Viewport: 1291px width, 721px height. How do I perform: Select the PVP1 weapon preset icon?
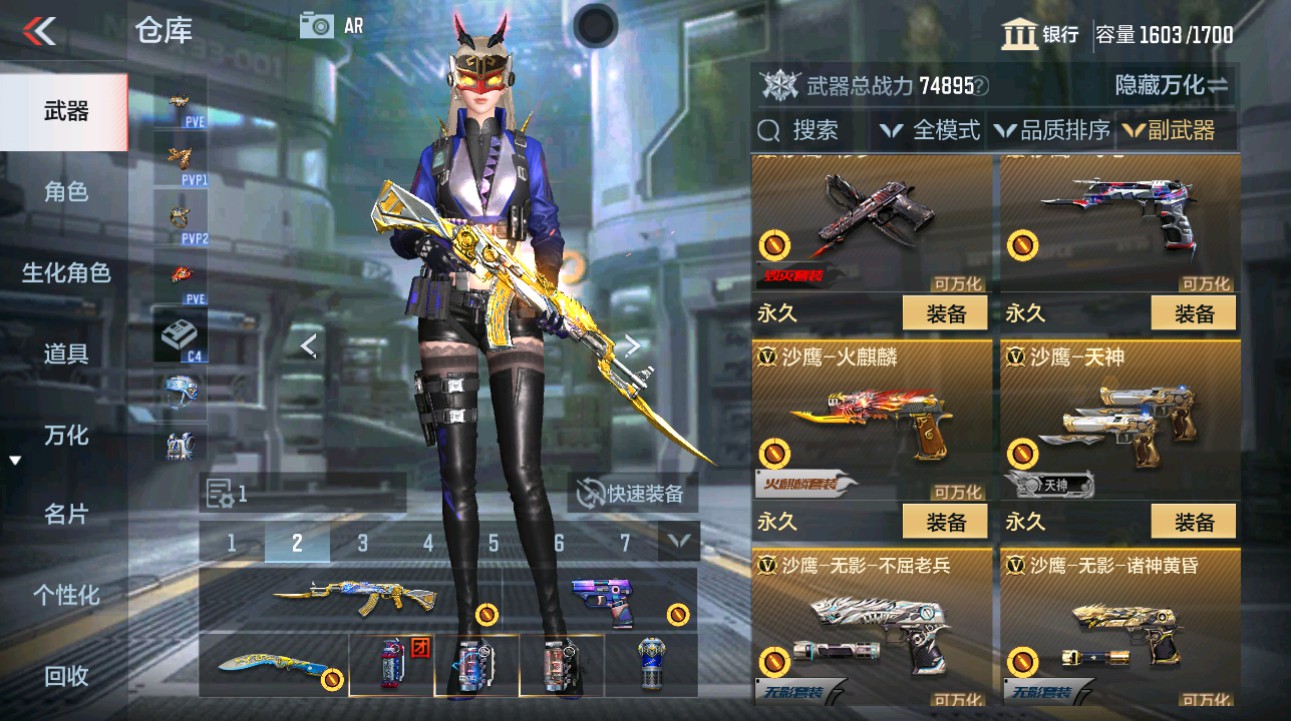click(180, 160)
